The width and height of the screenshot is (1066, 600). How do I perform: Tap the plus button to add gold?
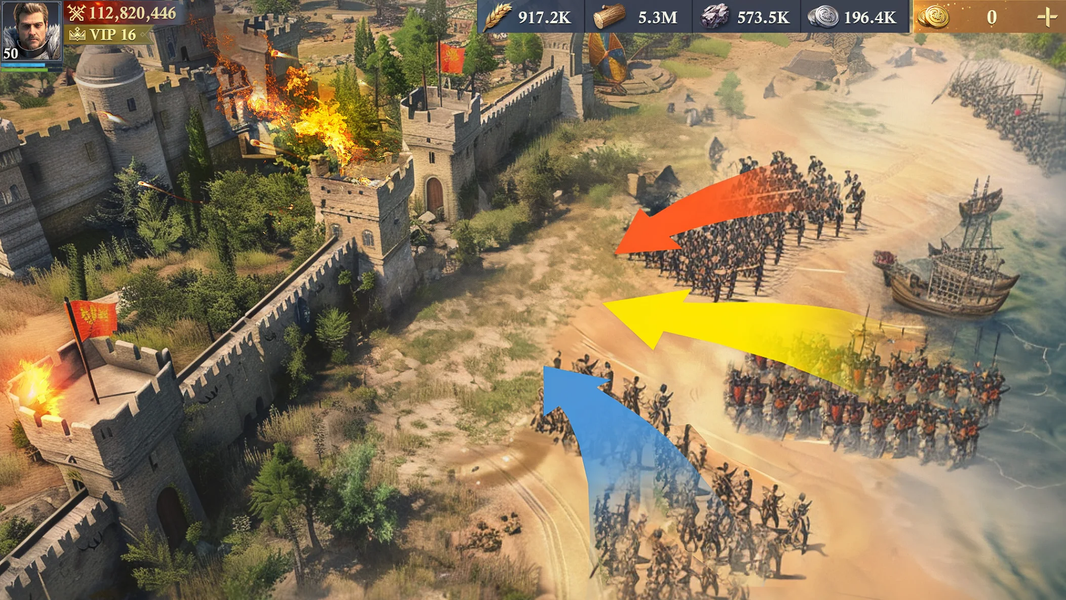pos(1045,16)
